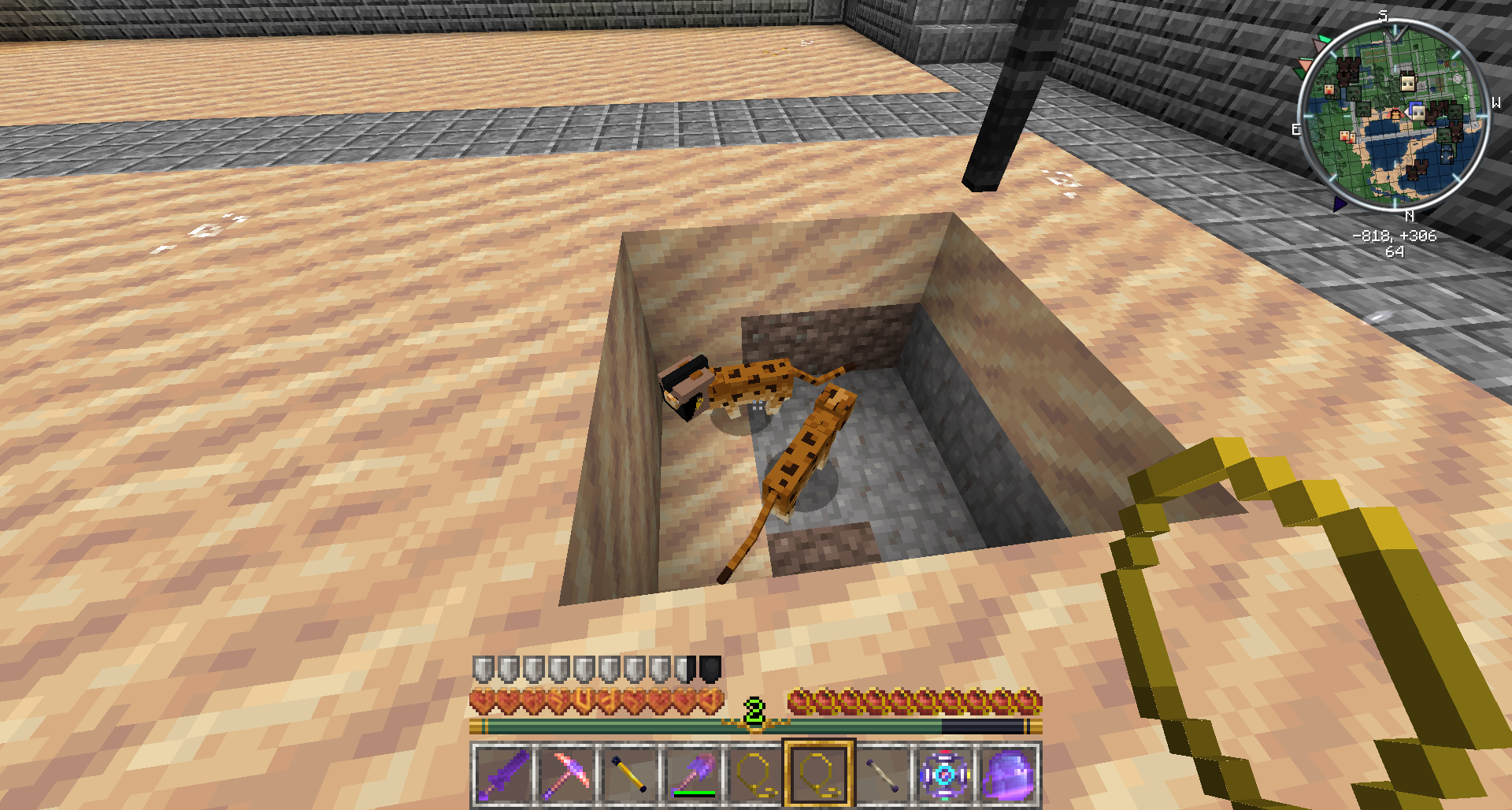
Task: Switch to the unhighlighted lead slot
Action: coord(755,775)
